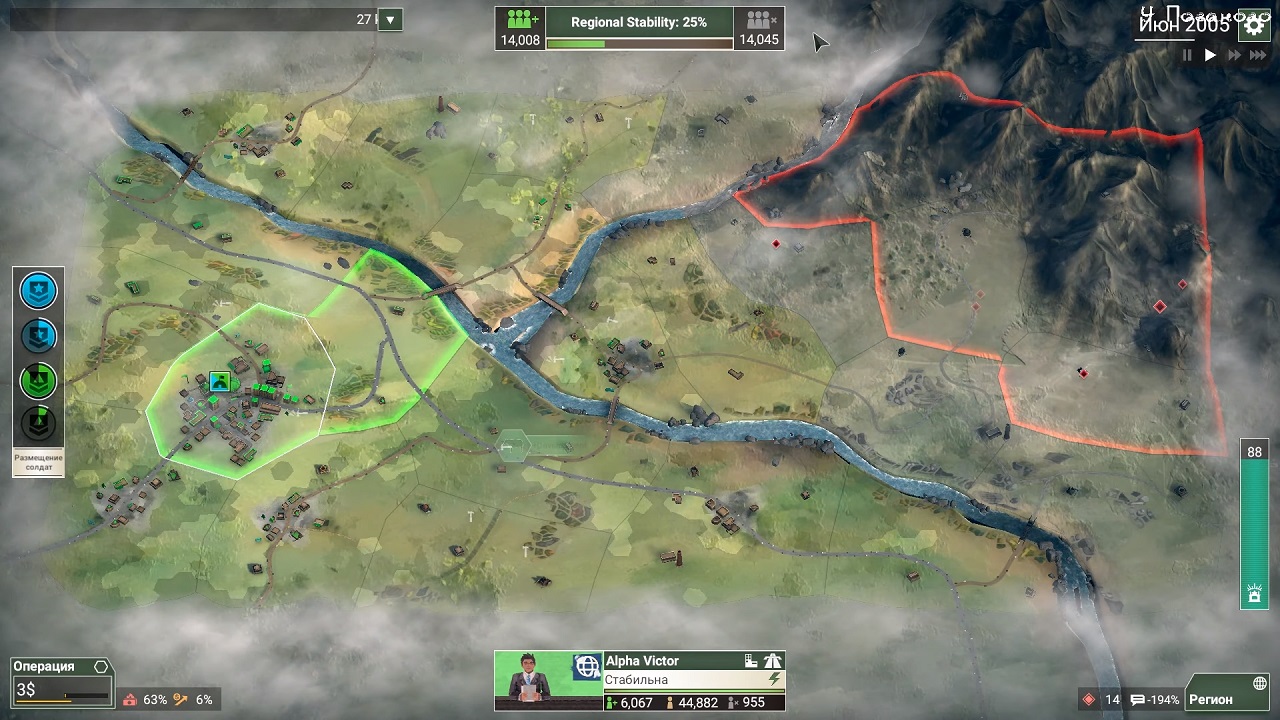Screen dimensions: 1280x720
Task: Select the half-filled blue star soldier unit
Action: (39, 335)
